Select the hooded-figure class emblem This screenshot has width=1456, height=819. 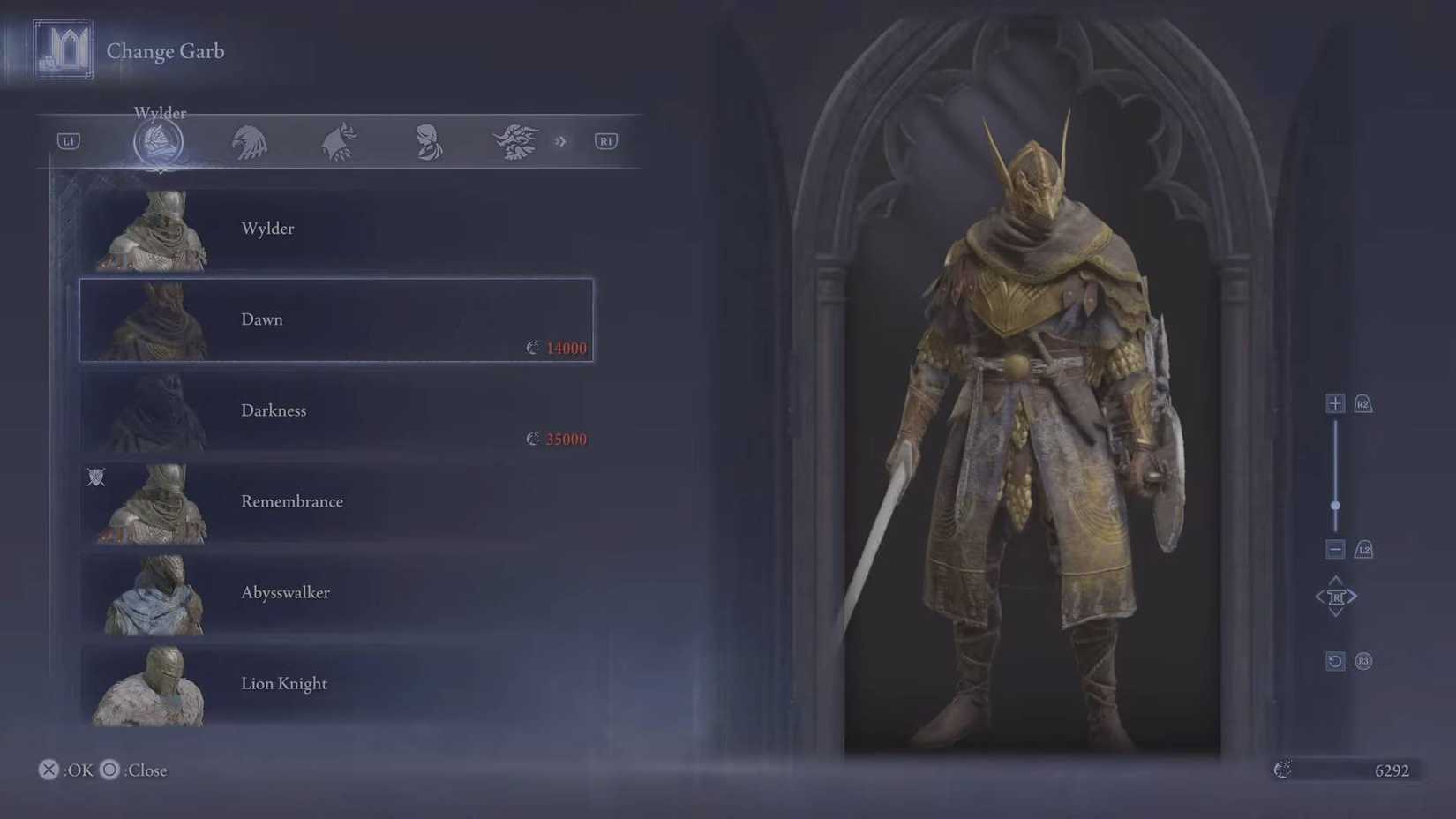(426, 141)
